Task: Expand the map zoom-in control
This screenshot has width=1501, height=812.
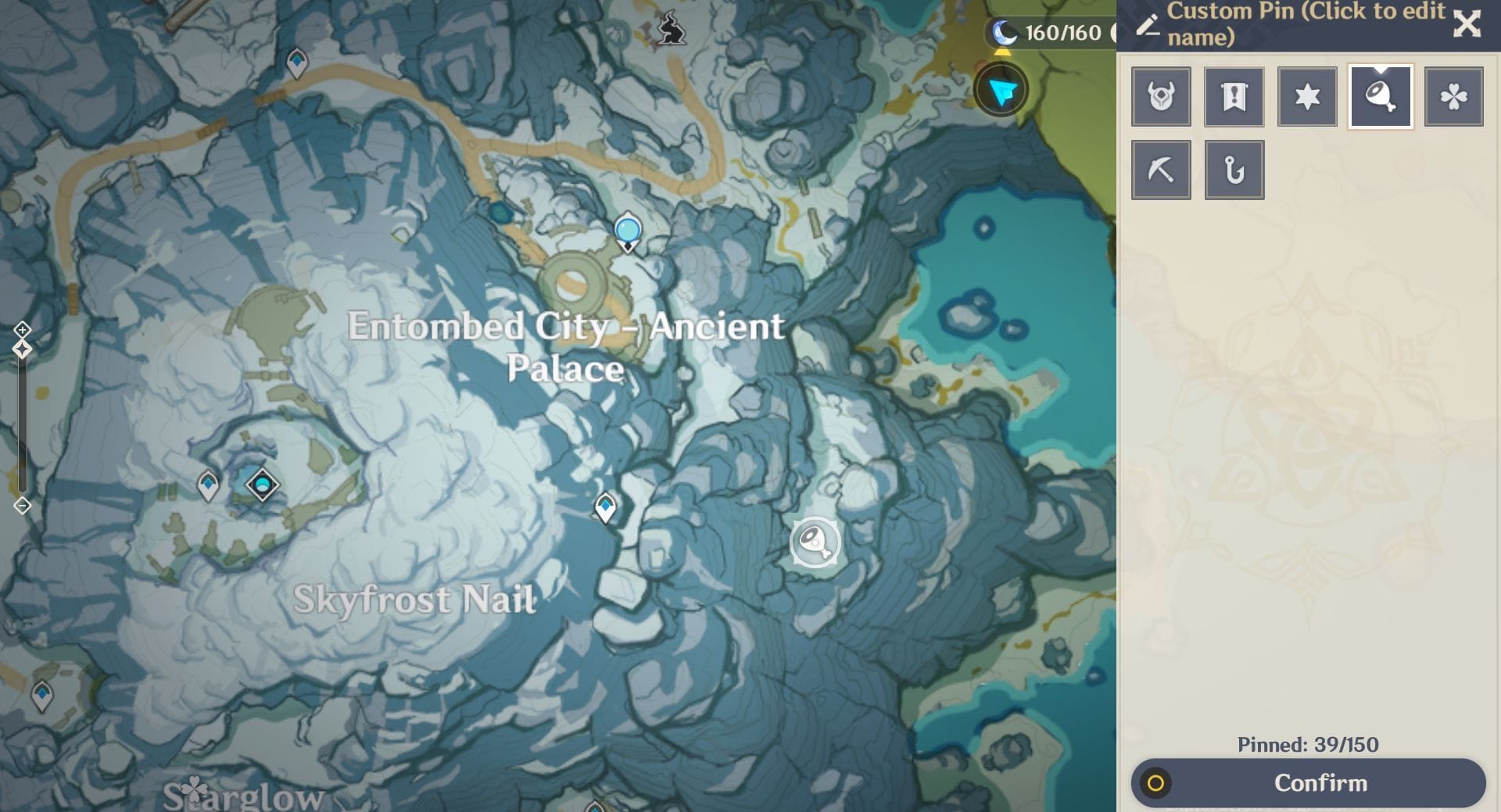Action: click(21, 330)
